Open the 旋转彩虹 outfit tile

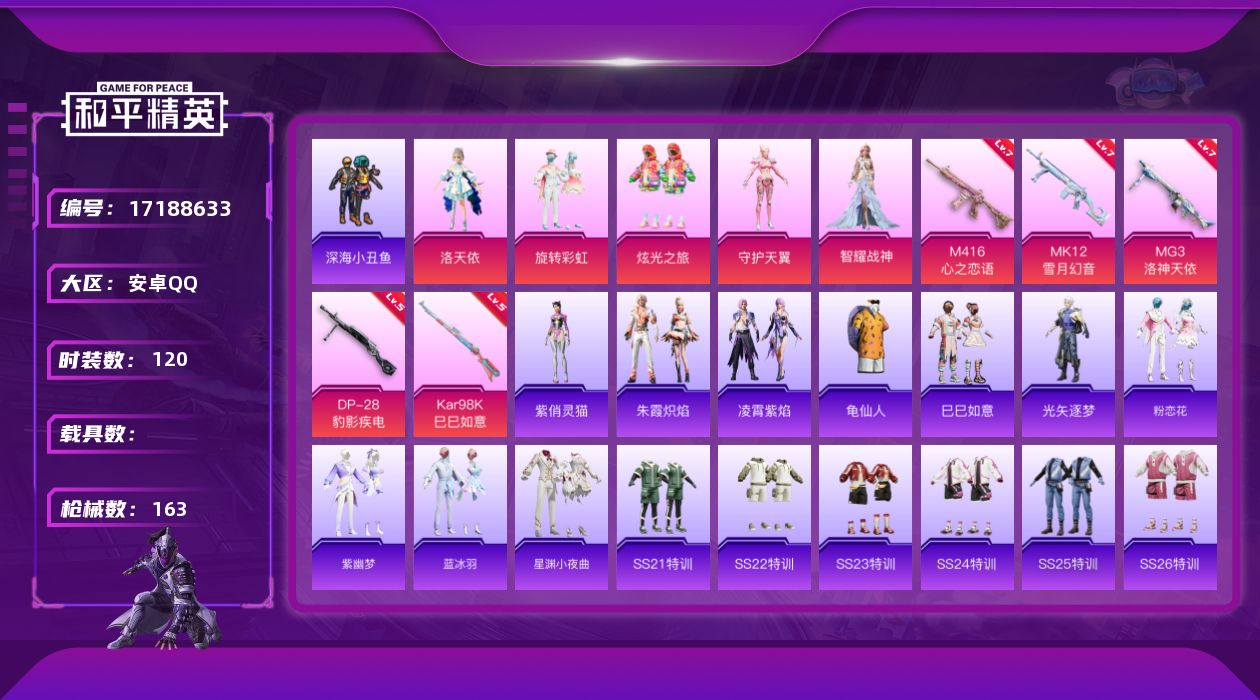tap(561, 211)
